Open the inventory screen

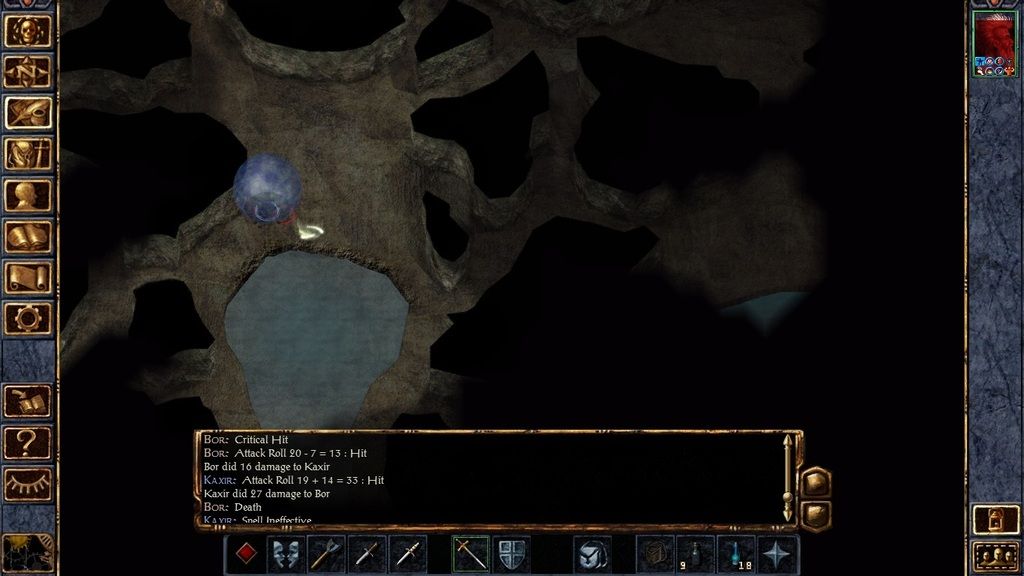(28, 153)
